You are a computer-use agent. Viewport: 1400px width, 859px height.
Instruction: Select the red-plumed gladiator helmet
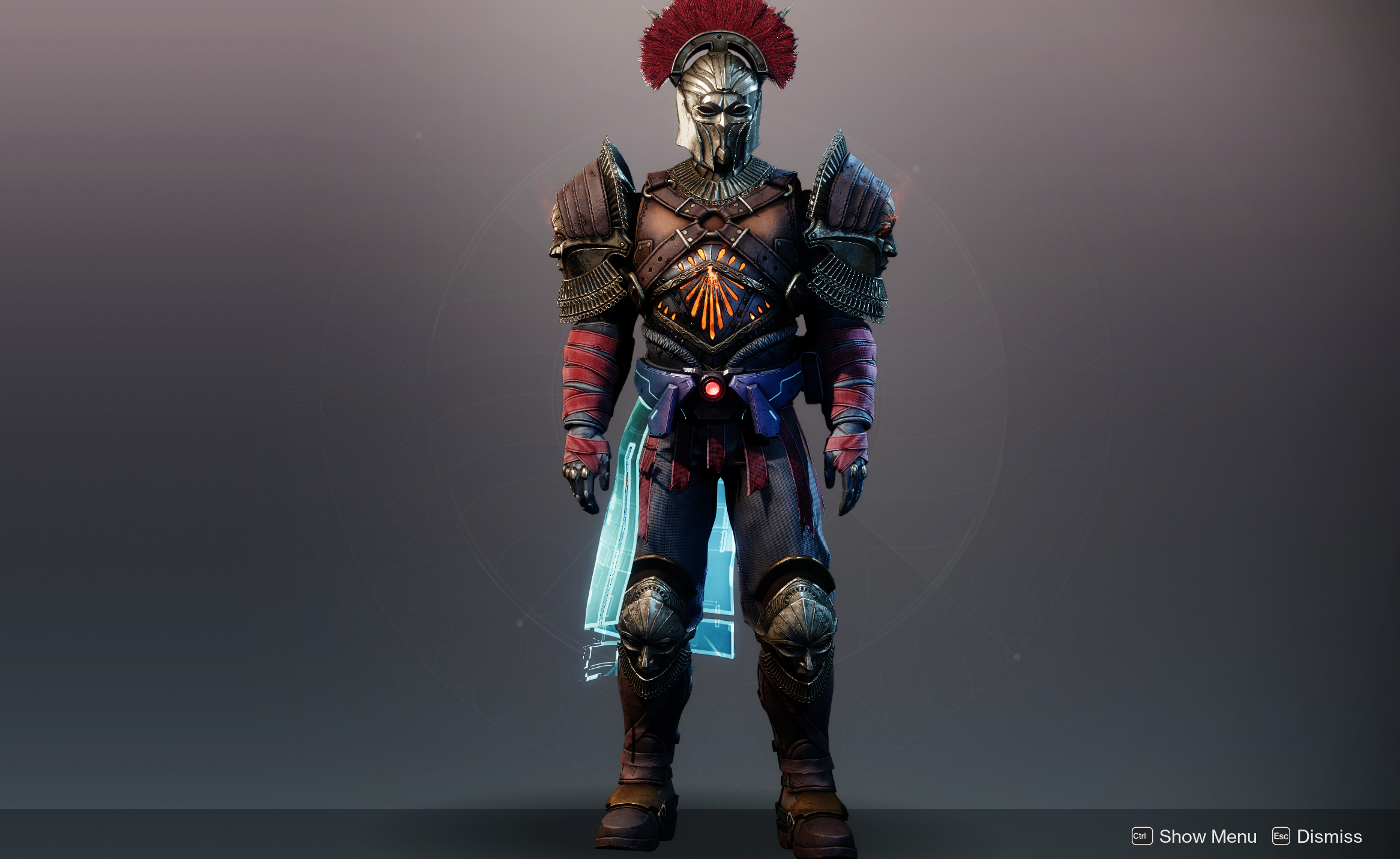(718, 102)
